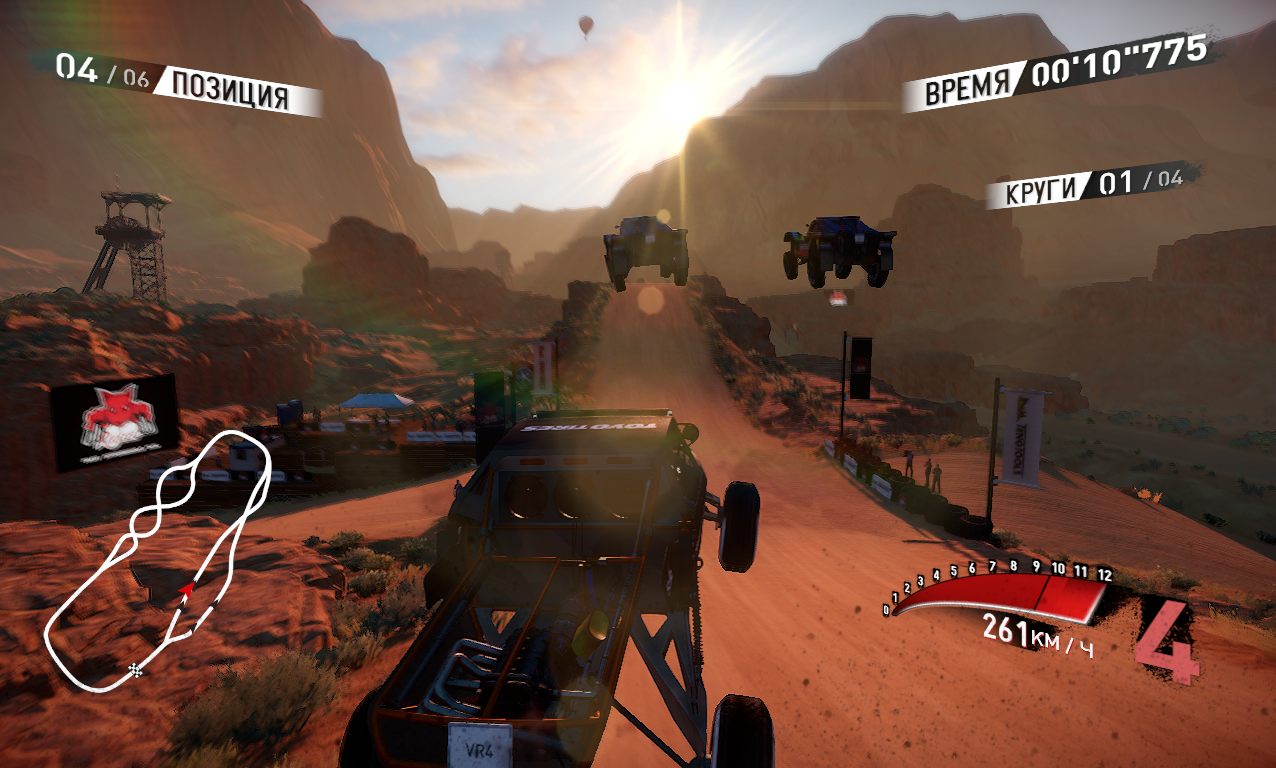Click the checkered start-finish marker on minimap

(135, 667)
